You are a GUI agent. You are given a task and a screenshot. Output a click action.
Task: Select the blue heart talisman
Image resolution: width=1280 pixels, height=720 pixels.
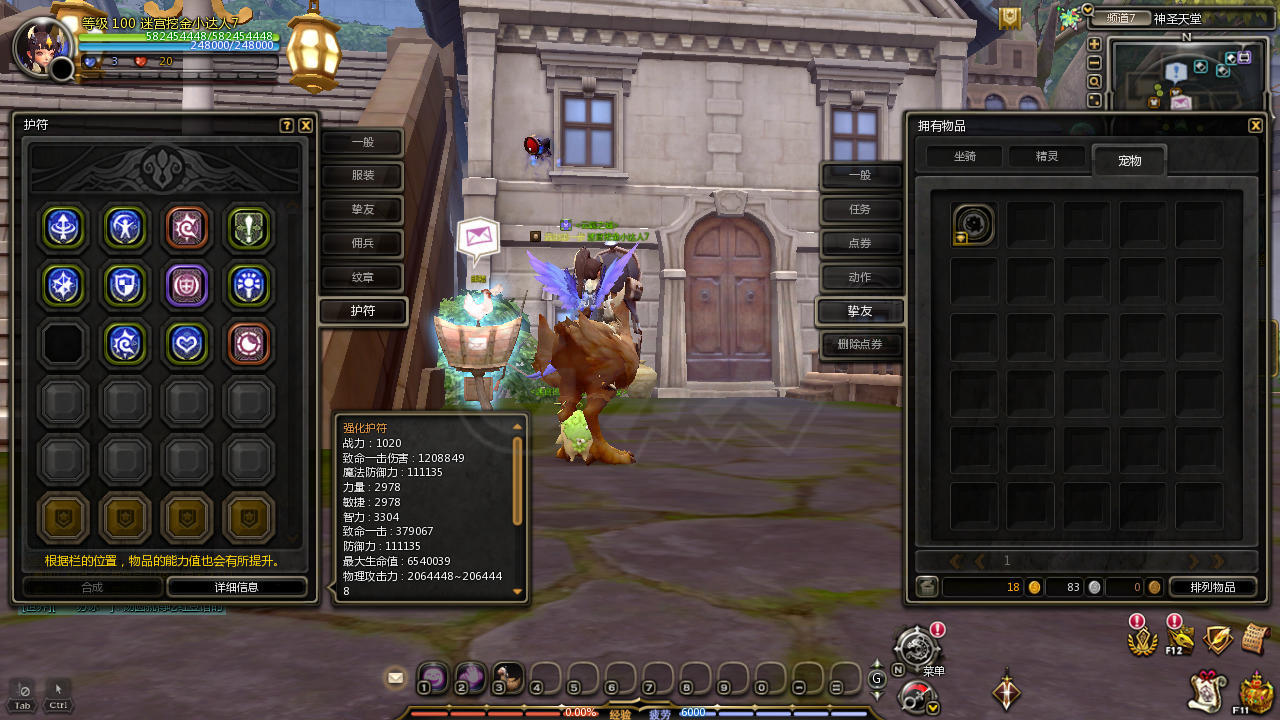[x=187, y=343]
